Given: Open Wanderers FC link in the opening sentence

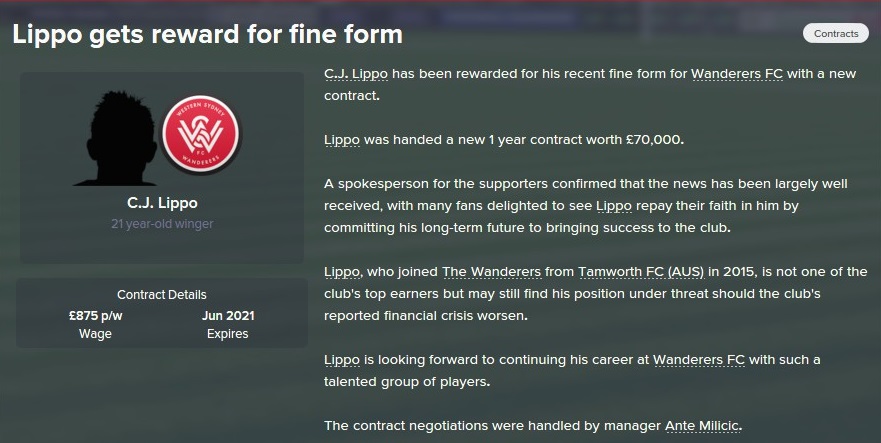Looking at the screenshot, I should 736,75.
